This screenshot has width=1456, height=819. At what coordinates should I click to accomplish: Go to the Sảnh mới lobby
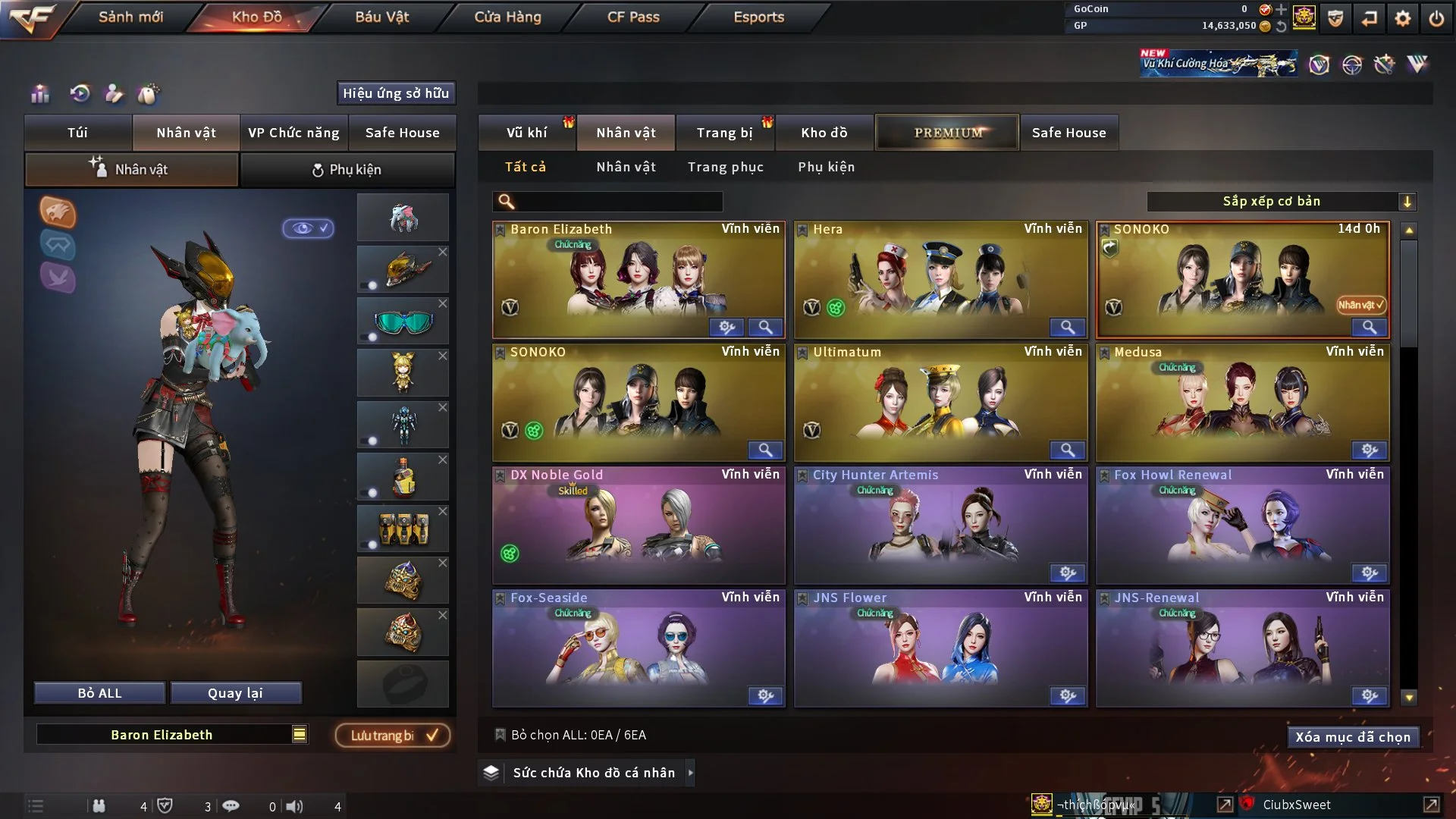pyautogui.click(x=130, y=17)
